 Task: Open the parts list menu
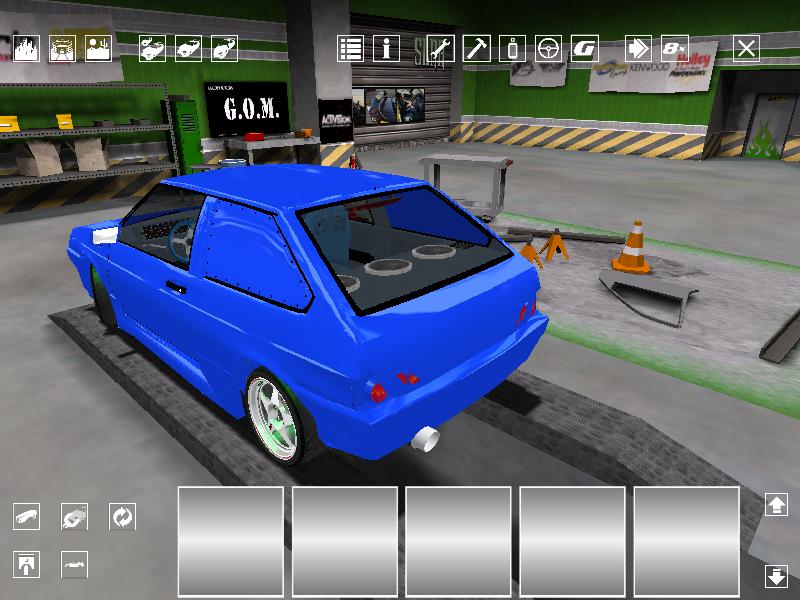pyautogui.click(x=350, y=48)
